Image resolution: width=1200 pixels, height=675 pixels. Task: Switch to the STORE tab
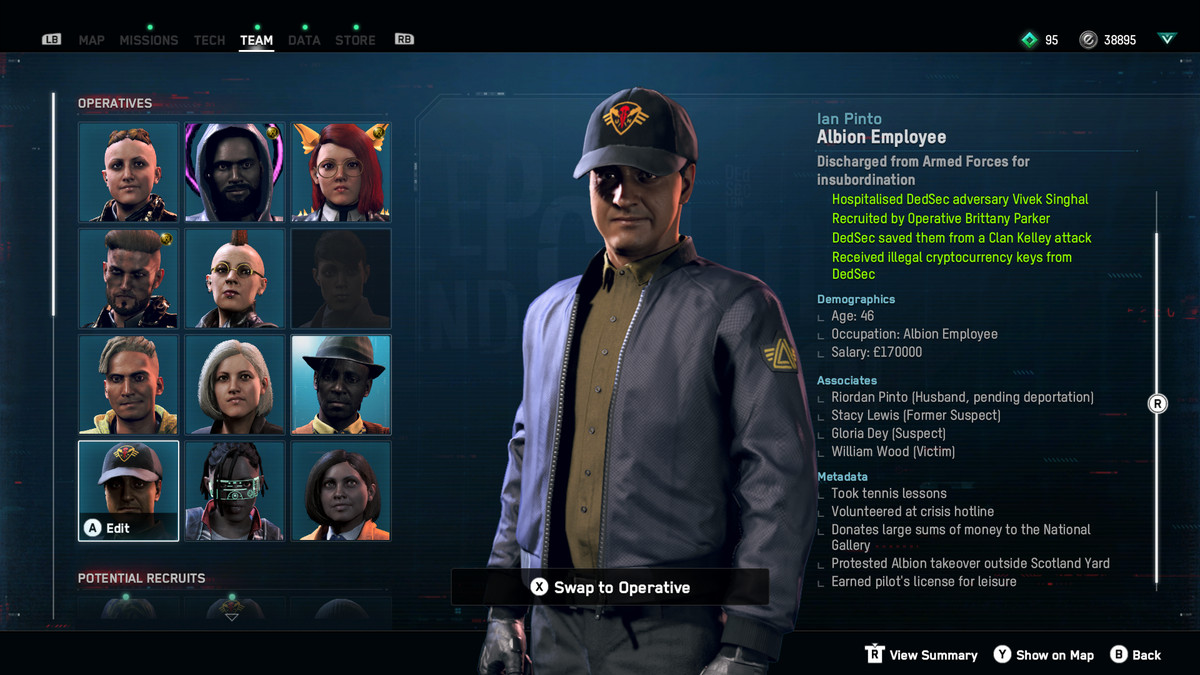tap(355, 40)
